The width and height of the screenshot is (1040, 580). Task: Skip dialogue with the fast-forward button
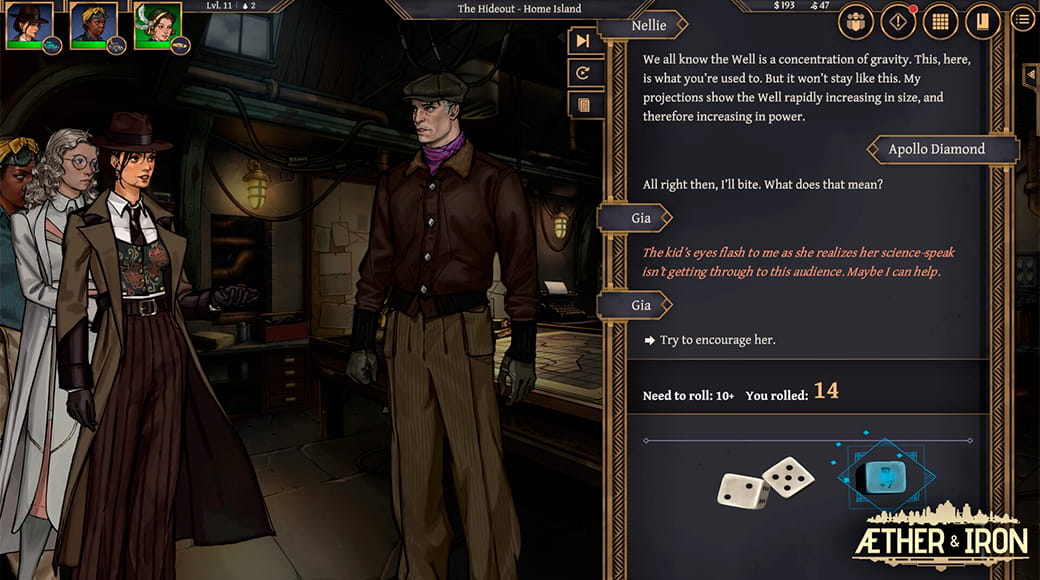(584, 41)
